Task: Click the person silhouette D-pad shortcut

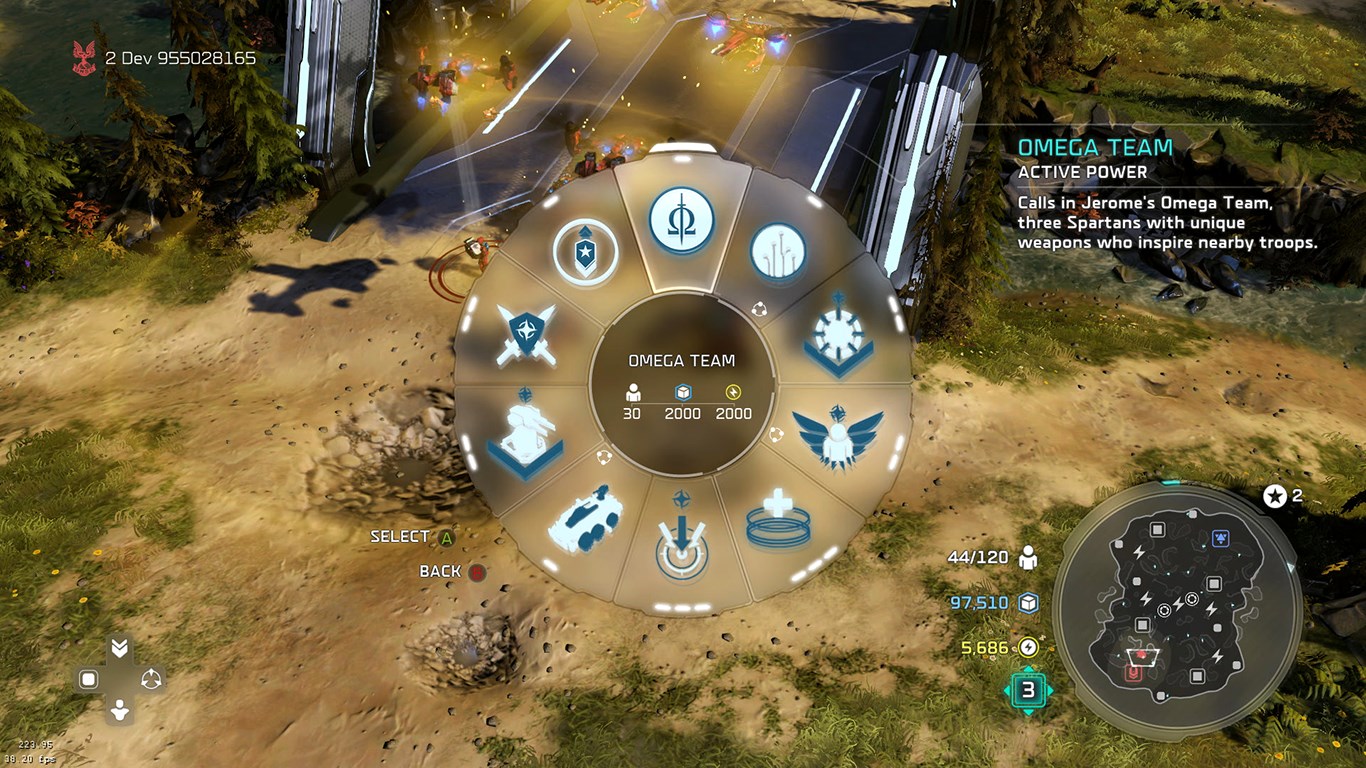Action: tap(120, 711)
